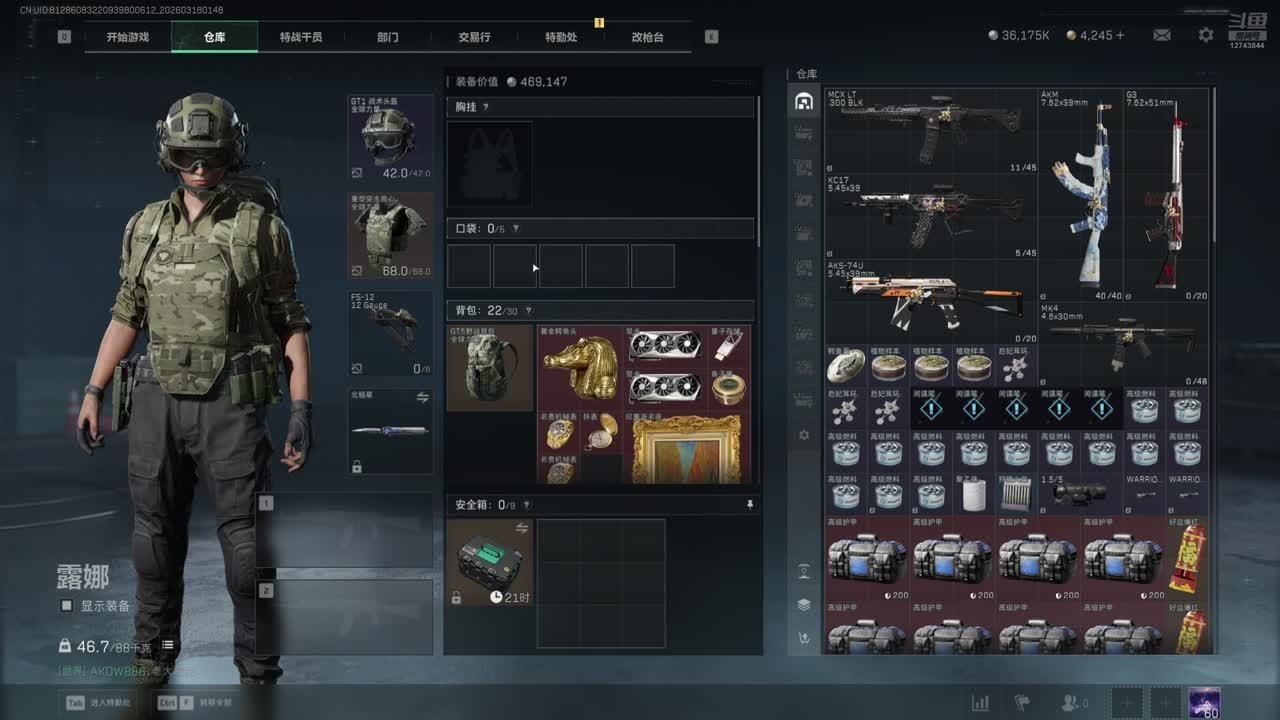Screen dimensions: 1280x720
Task: Switch to the 特战干员 tab
Action: point(301,37)
